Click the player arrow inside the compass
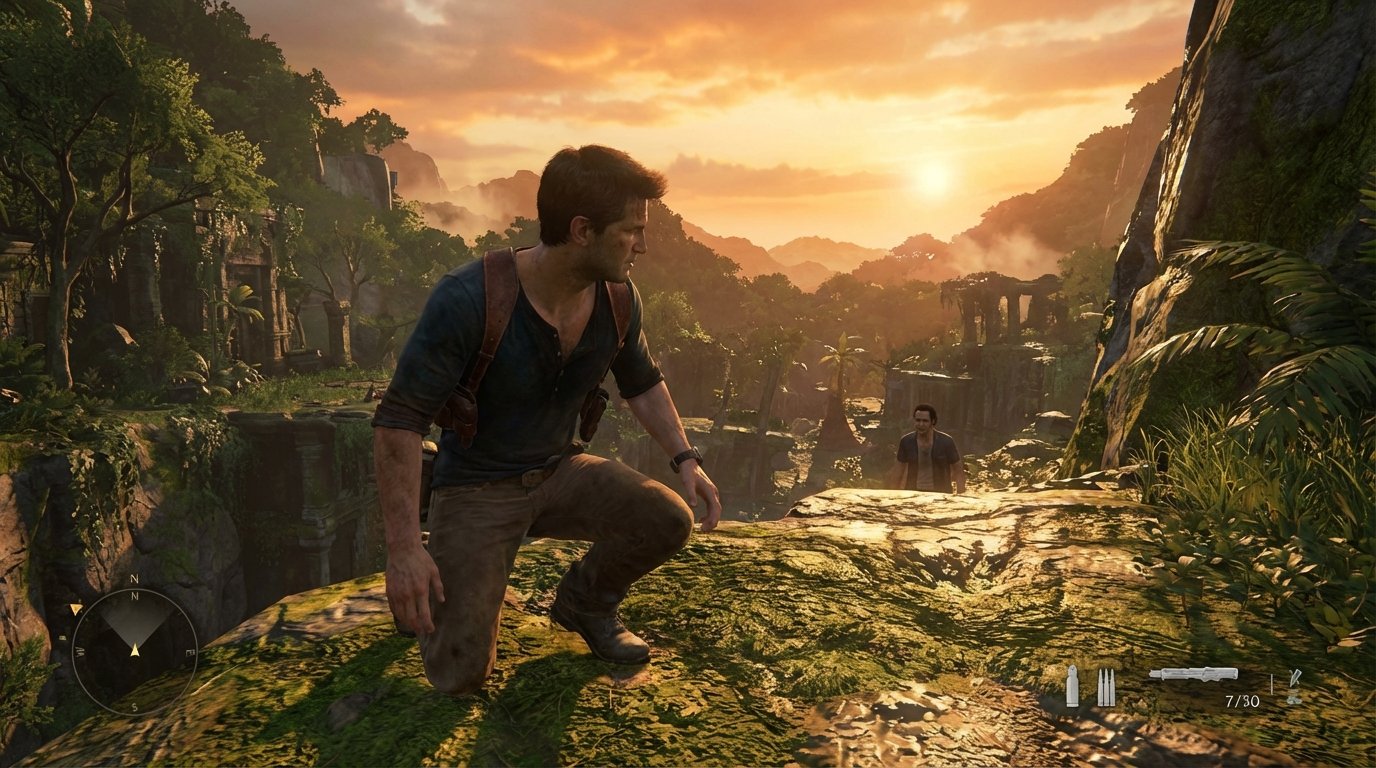 tap(135, 650)
